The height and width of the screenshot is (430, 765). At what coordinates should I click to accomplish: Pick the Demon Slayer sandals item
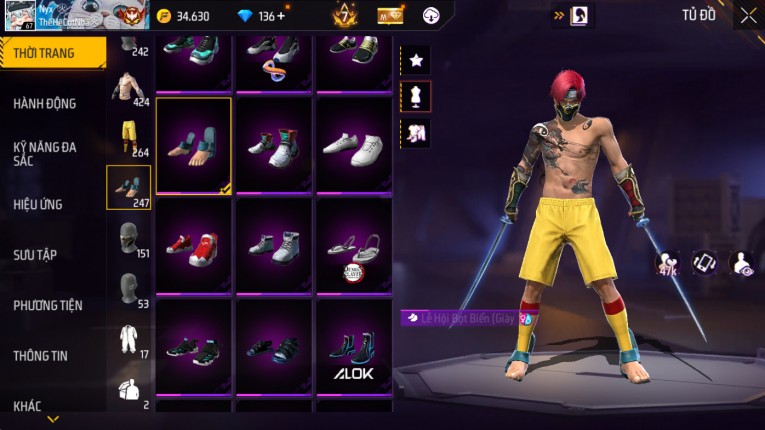pos(354,249)
